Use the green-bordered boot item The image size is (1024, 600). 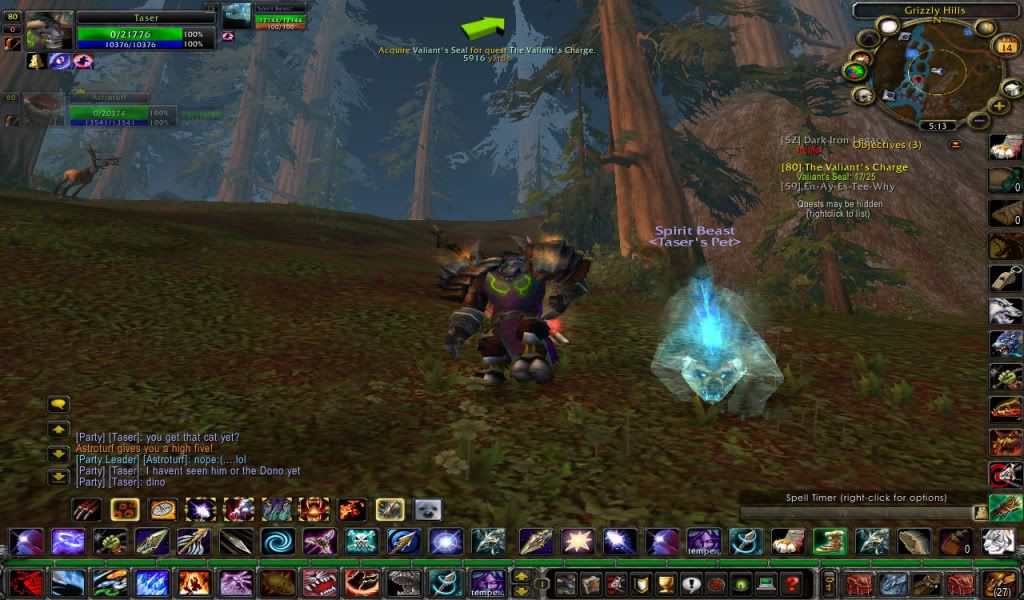coord(828,542)
